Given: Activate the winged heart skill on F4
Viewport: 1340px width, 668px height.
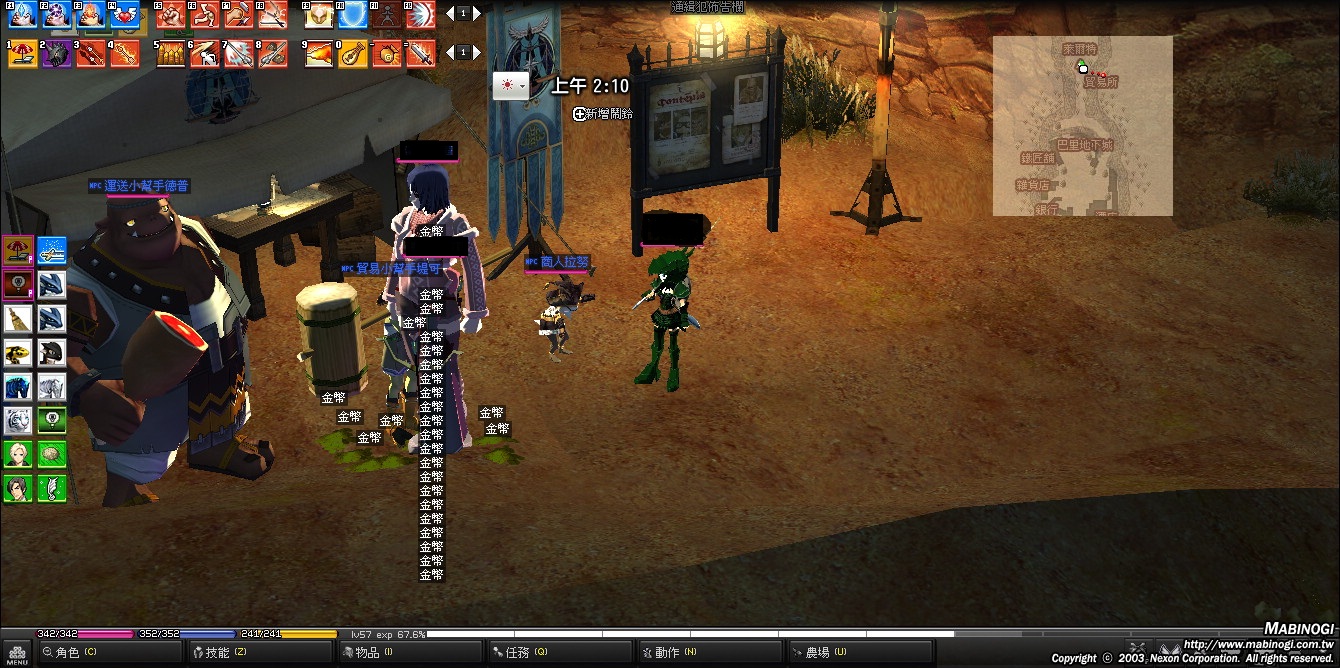Looking at the screenshot, I should [124, 14].
